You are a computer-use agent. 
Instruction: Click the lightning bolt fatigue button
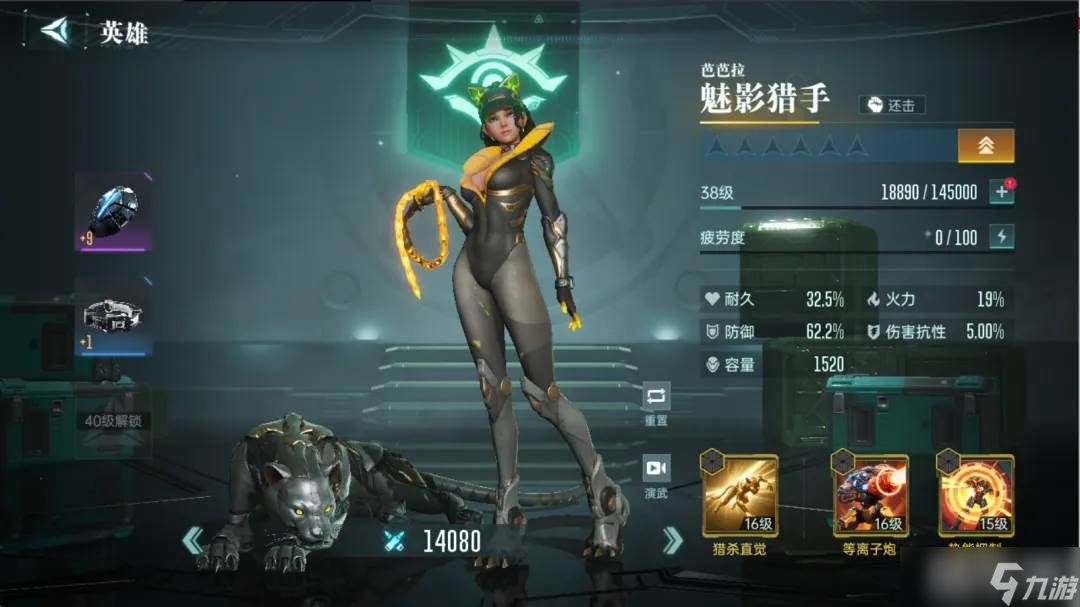click(x=1001, y=237)
